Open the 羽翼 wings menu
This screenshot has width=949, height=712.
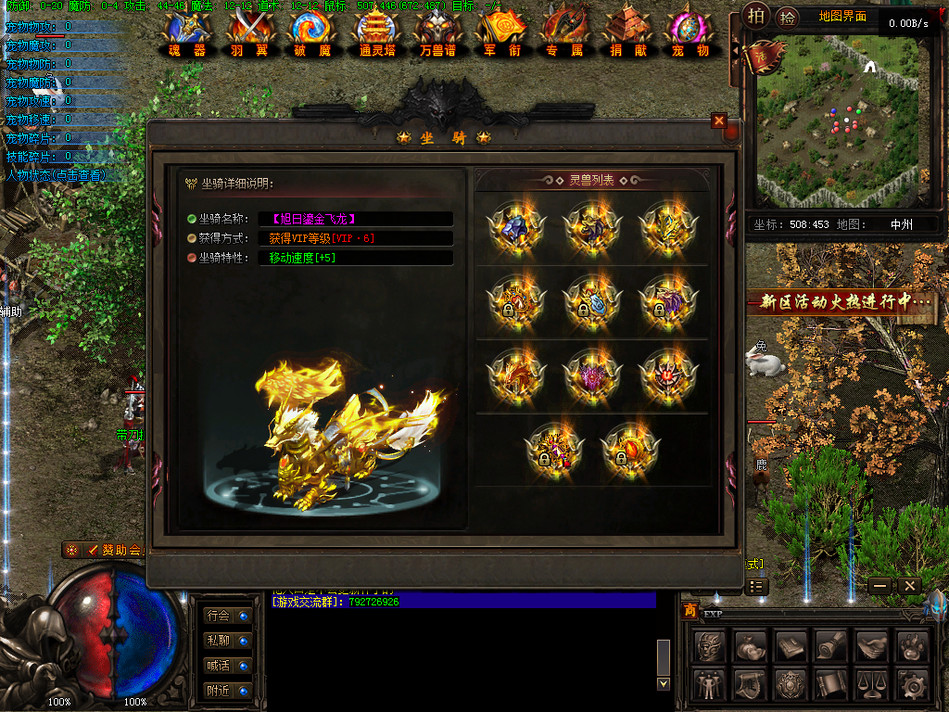[x=245, y=33]
